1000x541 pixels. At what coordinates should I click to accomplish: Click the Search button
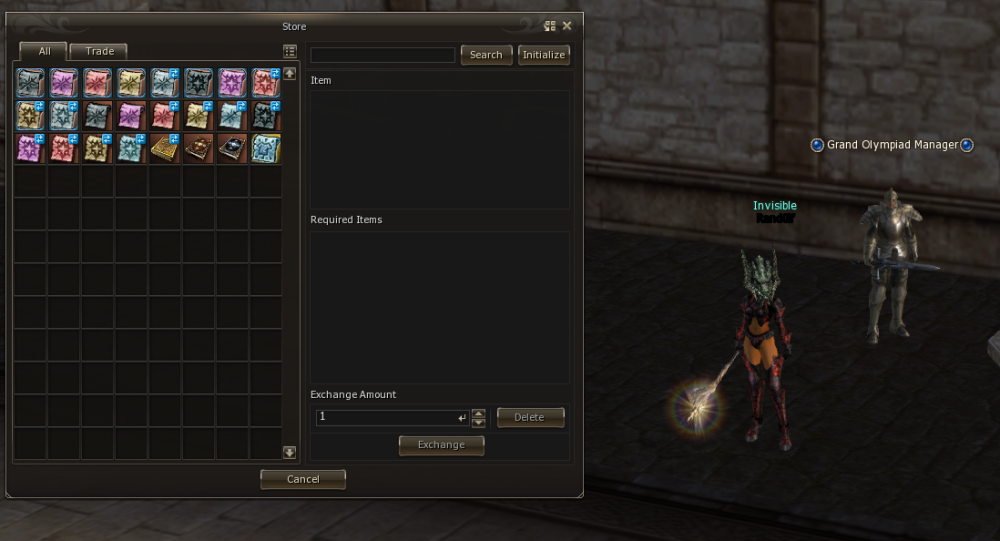click(x=486, y=55)
